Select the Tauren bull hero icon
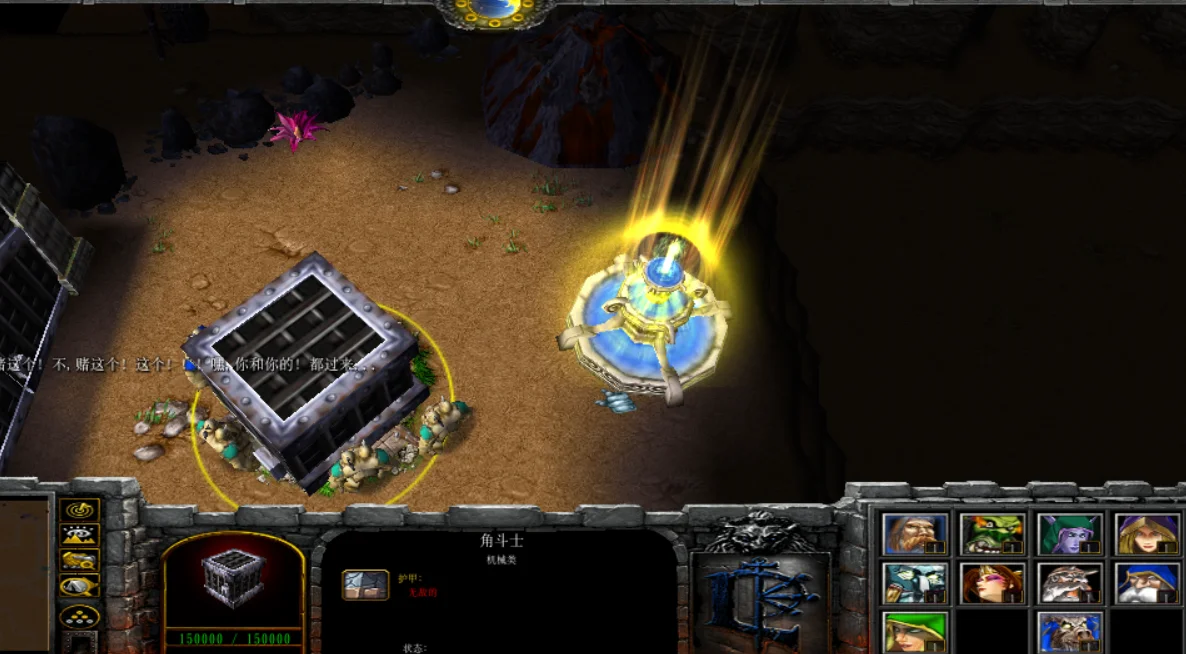1186x654 pixels. pos(1070,631)
